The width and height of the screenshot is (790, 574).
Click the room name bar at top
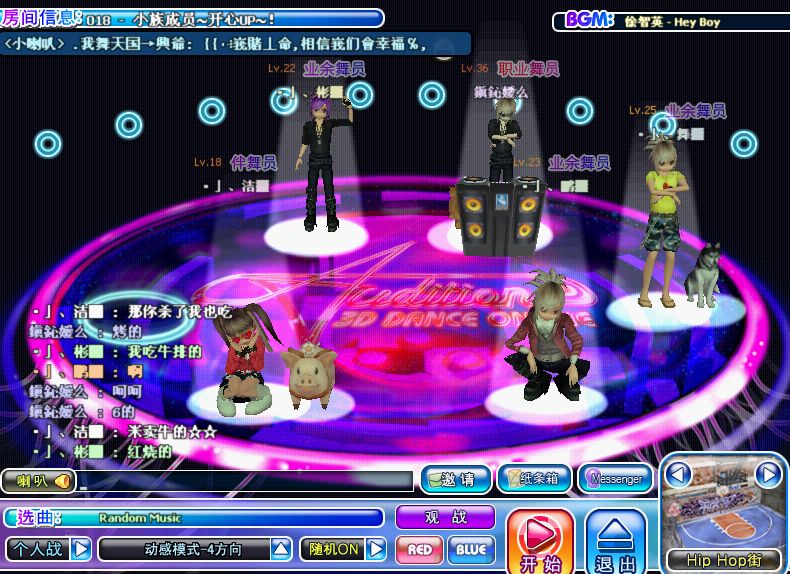230,19
